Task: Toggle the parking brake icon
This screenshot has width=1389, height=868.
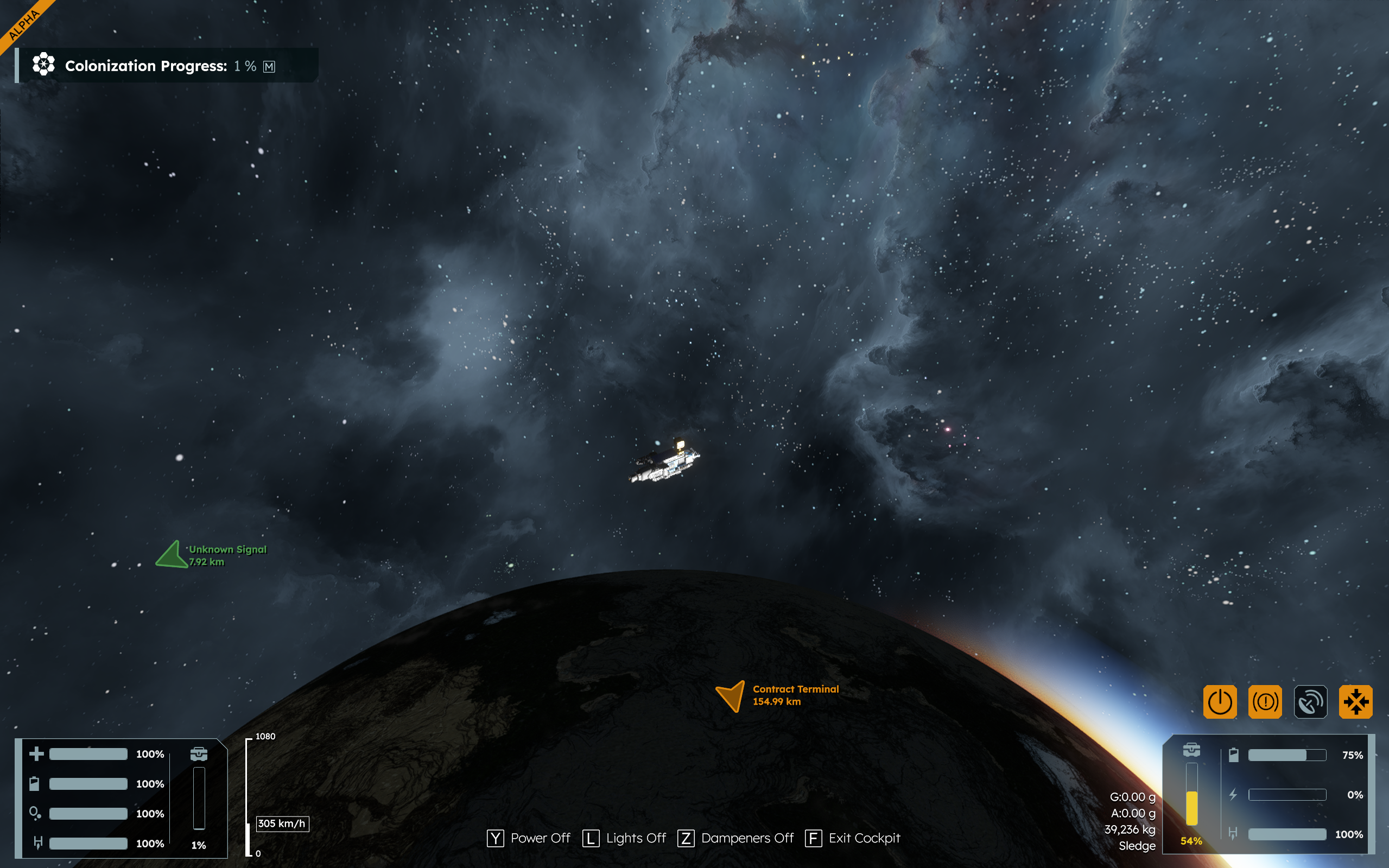Action: coord(1265,701)
